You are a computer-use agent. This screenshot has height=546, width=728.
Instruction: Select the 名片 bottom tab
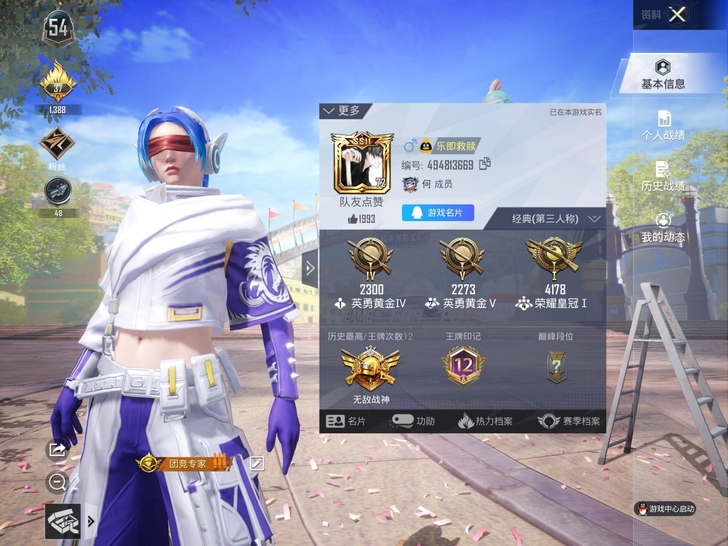pyautogui.click(x=348, y=421)
